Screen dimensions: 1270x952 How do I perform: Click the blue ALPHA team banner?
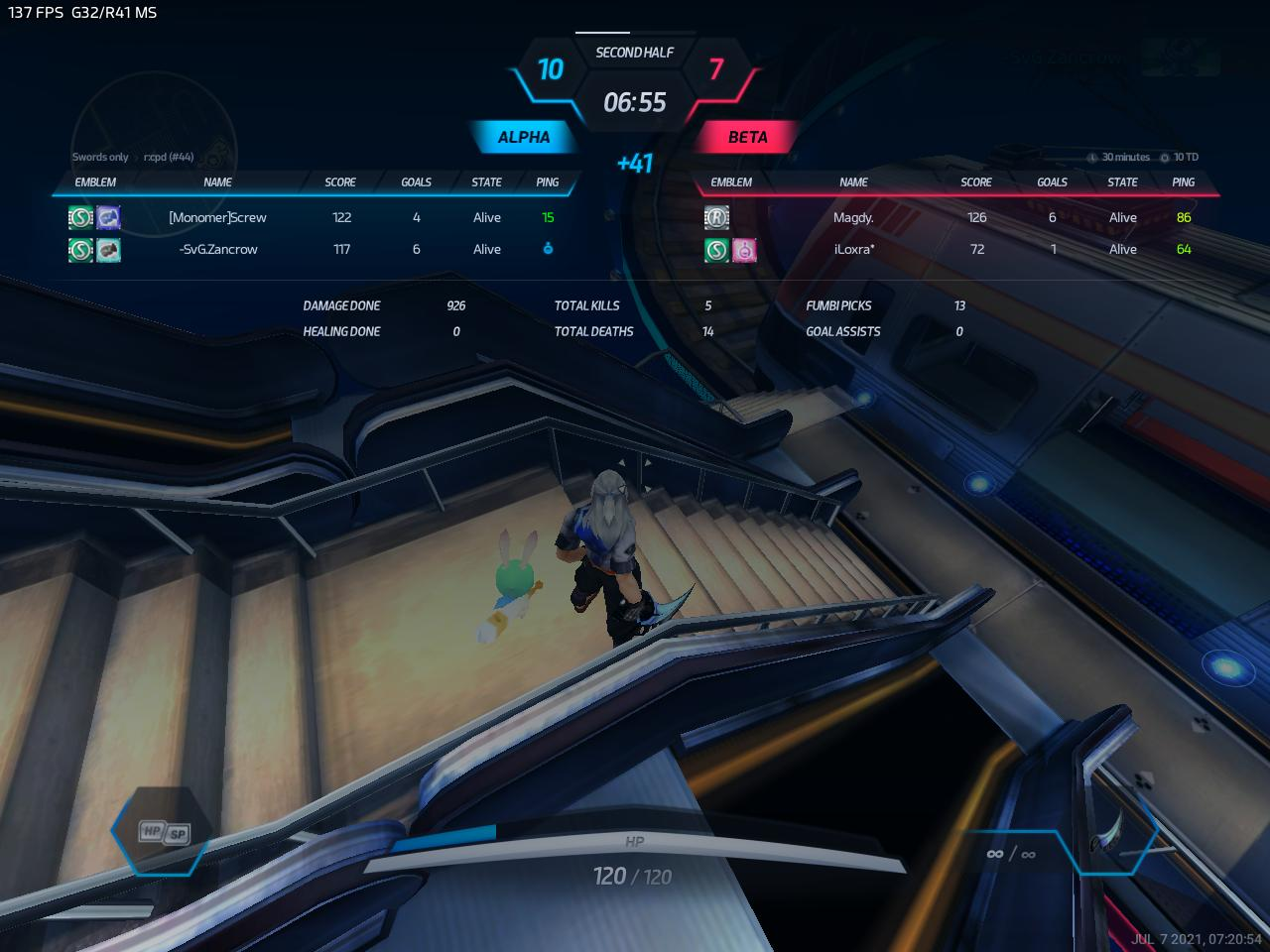coord(523,137)
